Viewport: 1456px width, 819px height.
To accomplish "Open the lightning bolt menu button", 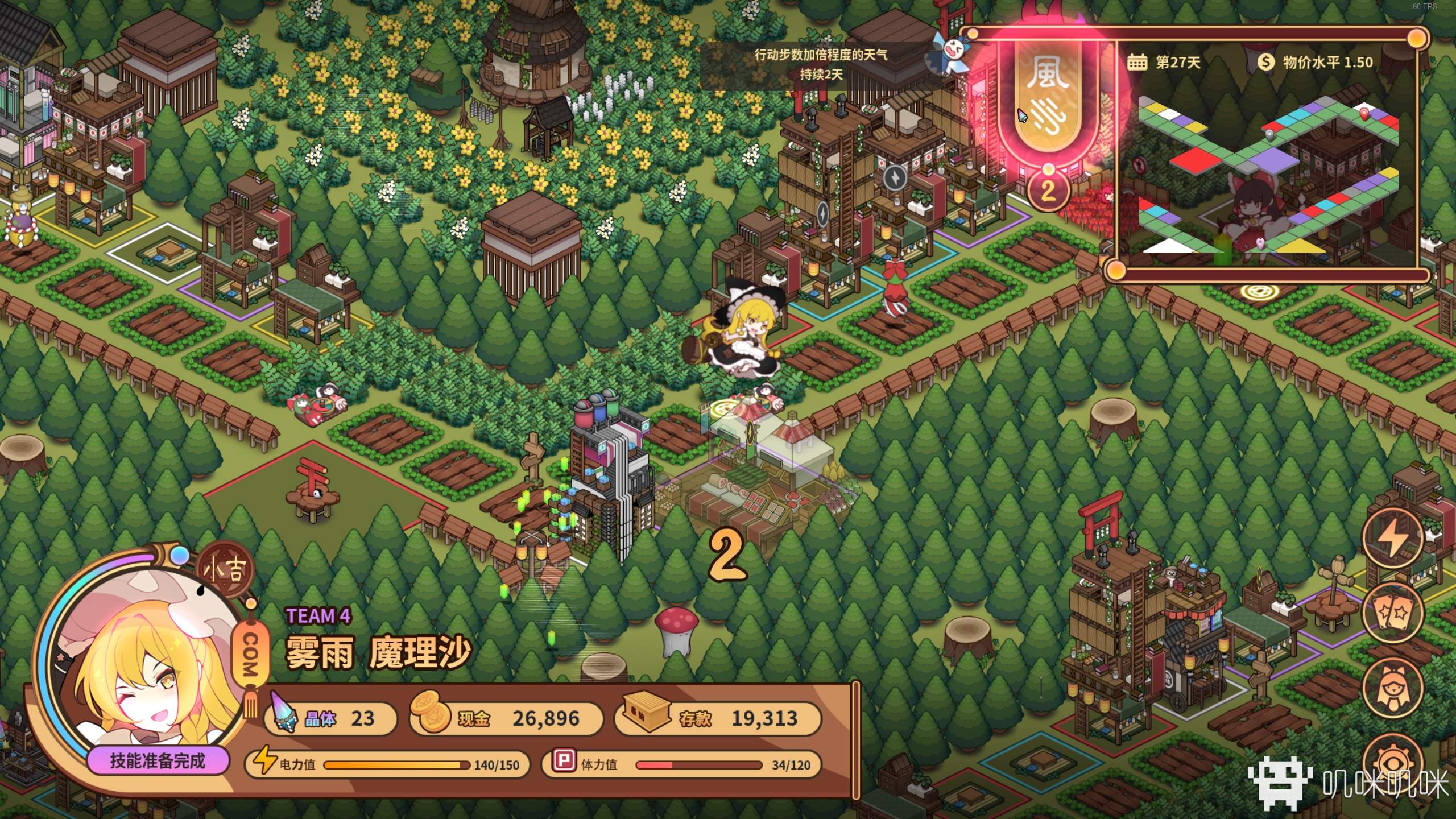I will point(1393,537).
